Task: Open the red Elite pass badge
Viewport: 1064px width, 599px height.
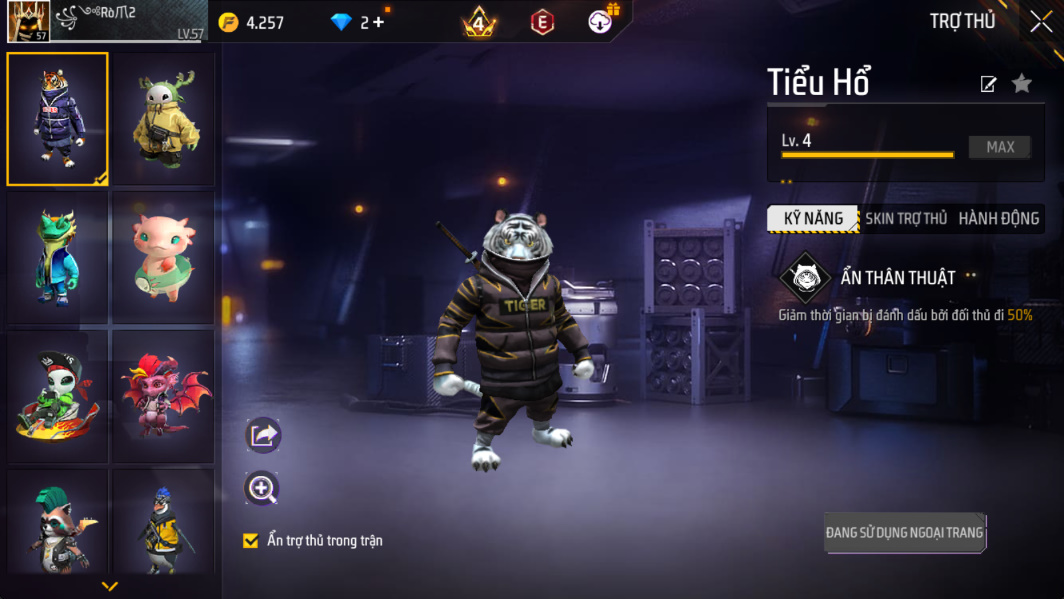Action: (x=542, y=22)
